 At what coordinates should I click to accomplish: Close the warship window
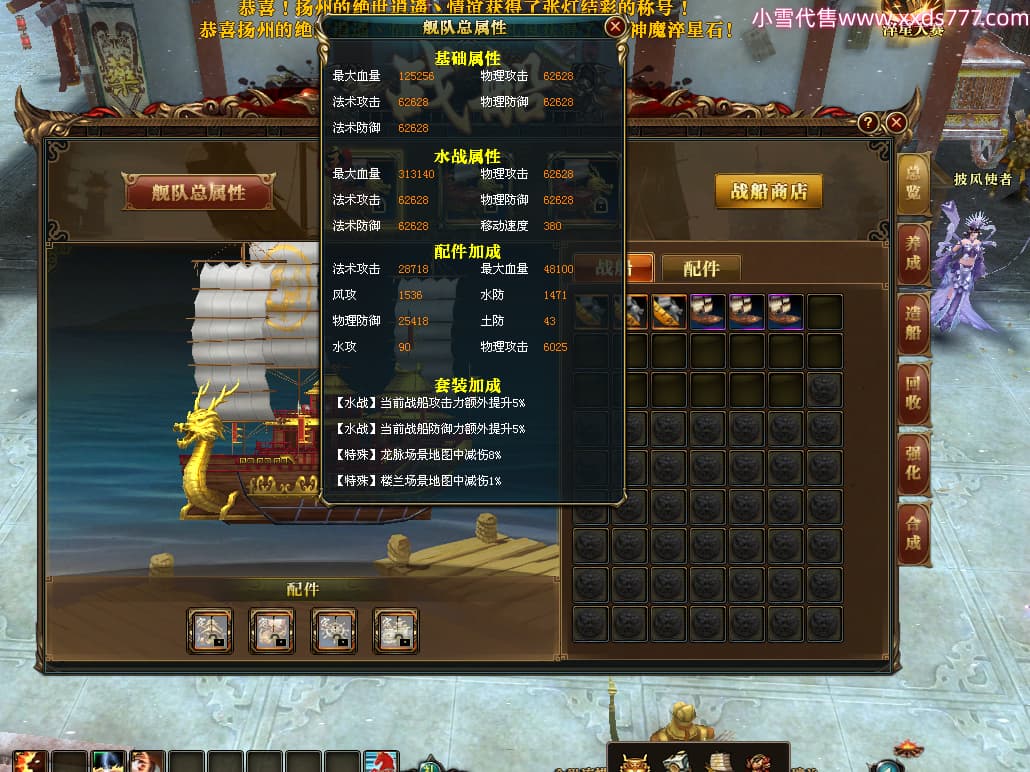pos(896,122)
